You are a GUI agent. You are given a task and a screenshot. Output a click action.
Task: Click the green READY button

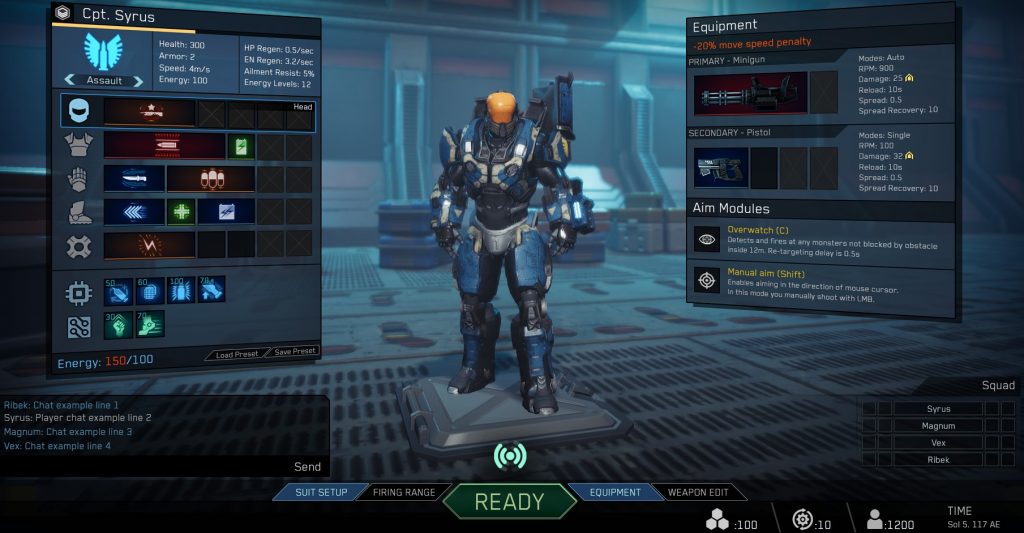coord(509,501)
